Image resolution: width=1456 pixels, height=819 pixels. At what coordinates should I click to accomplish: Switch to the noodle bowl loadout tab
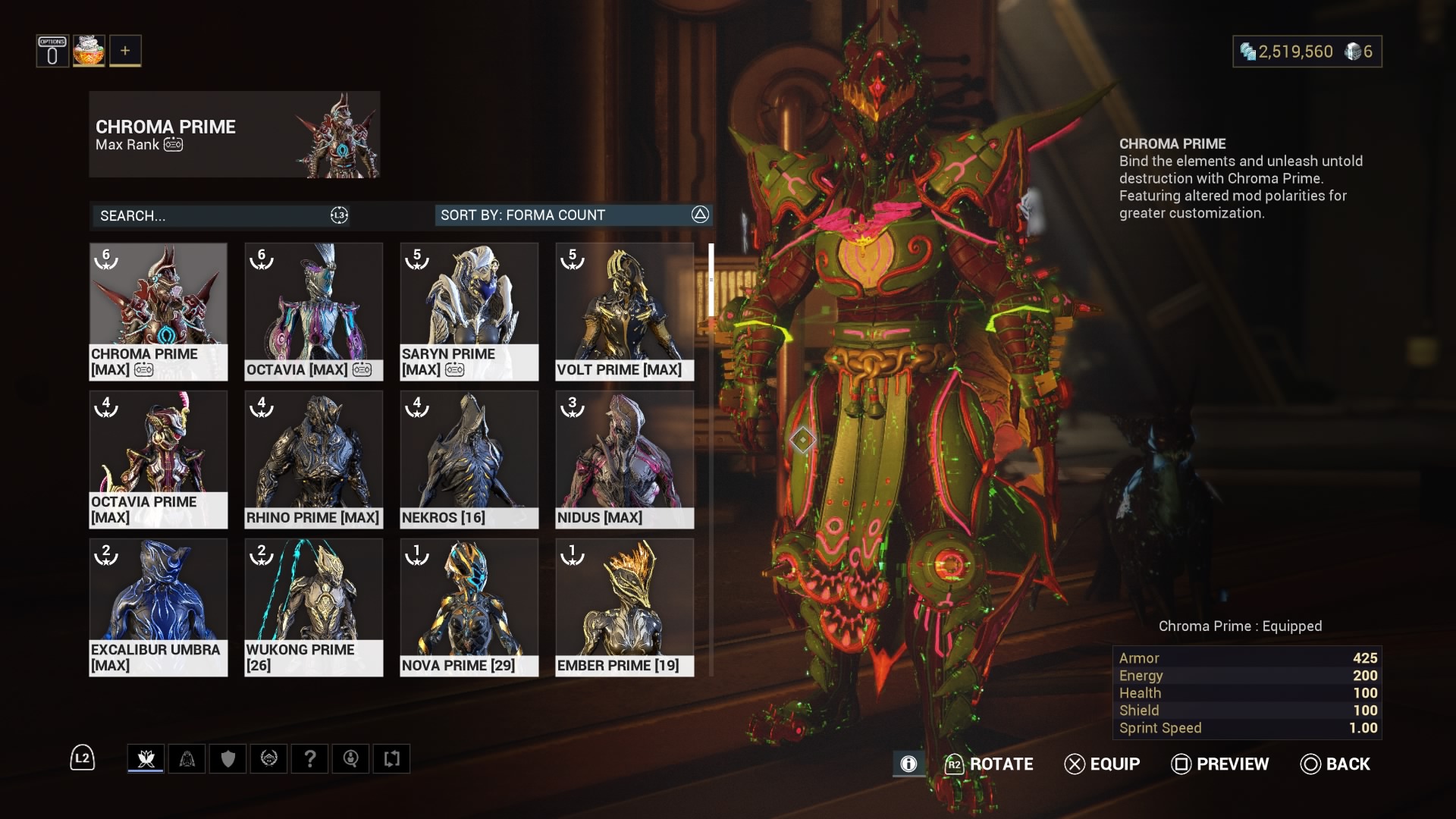click(x=89, y=50)
